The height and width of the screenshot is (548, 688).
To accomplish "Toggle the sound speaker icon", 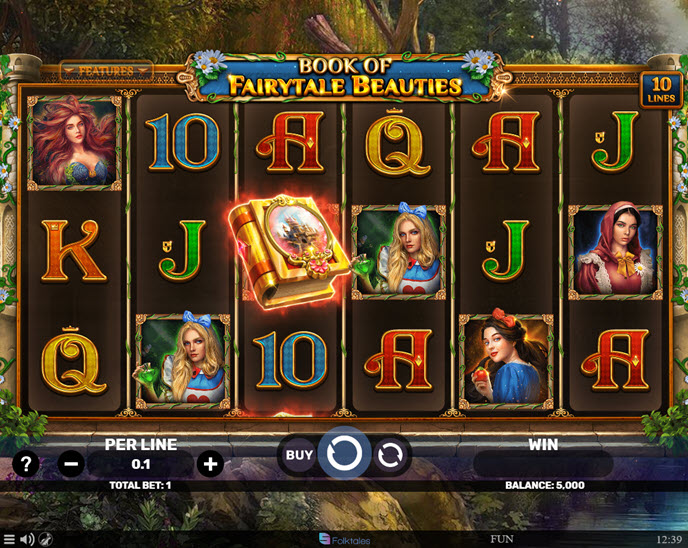I will [x=27, y=540].
